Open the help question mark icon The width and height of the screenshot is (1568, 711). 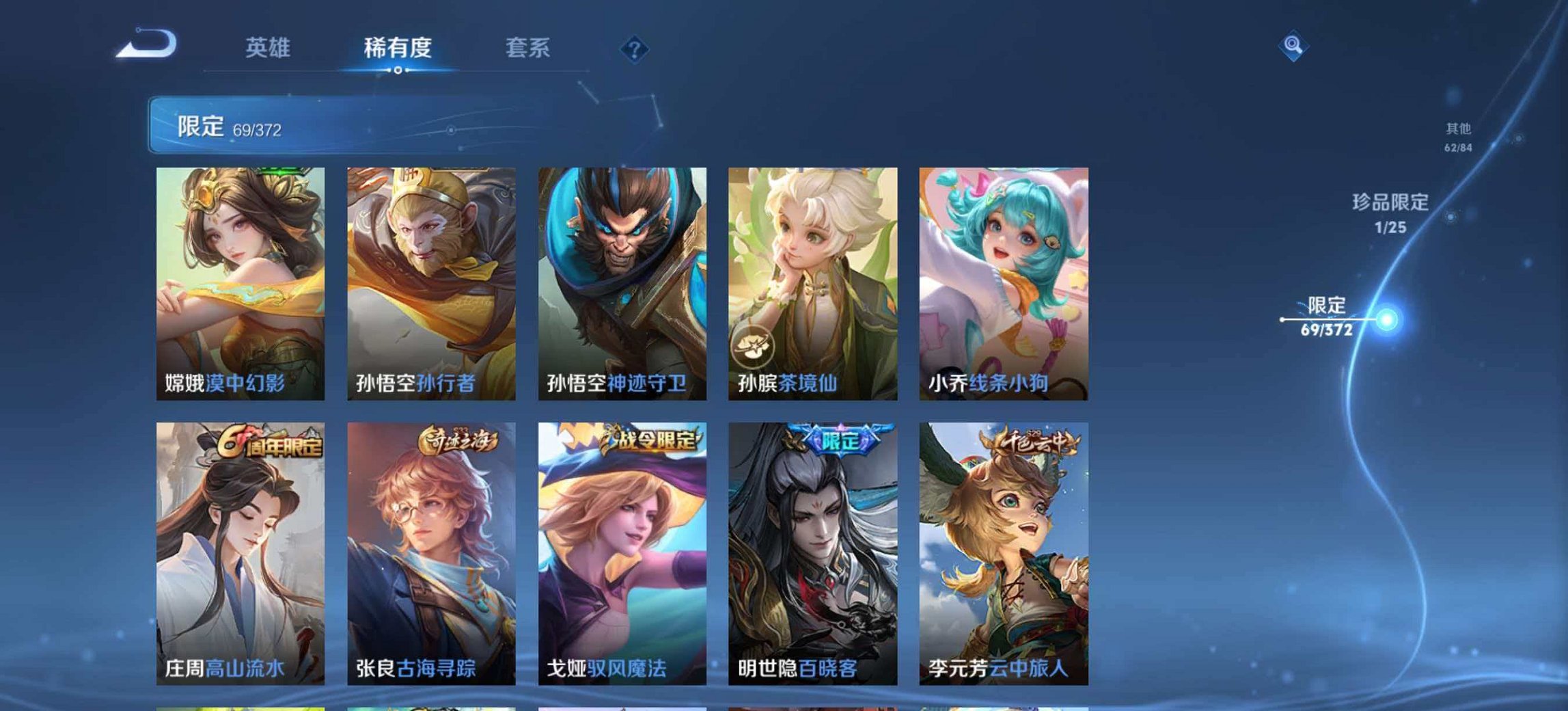click(635, 48)
